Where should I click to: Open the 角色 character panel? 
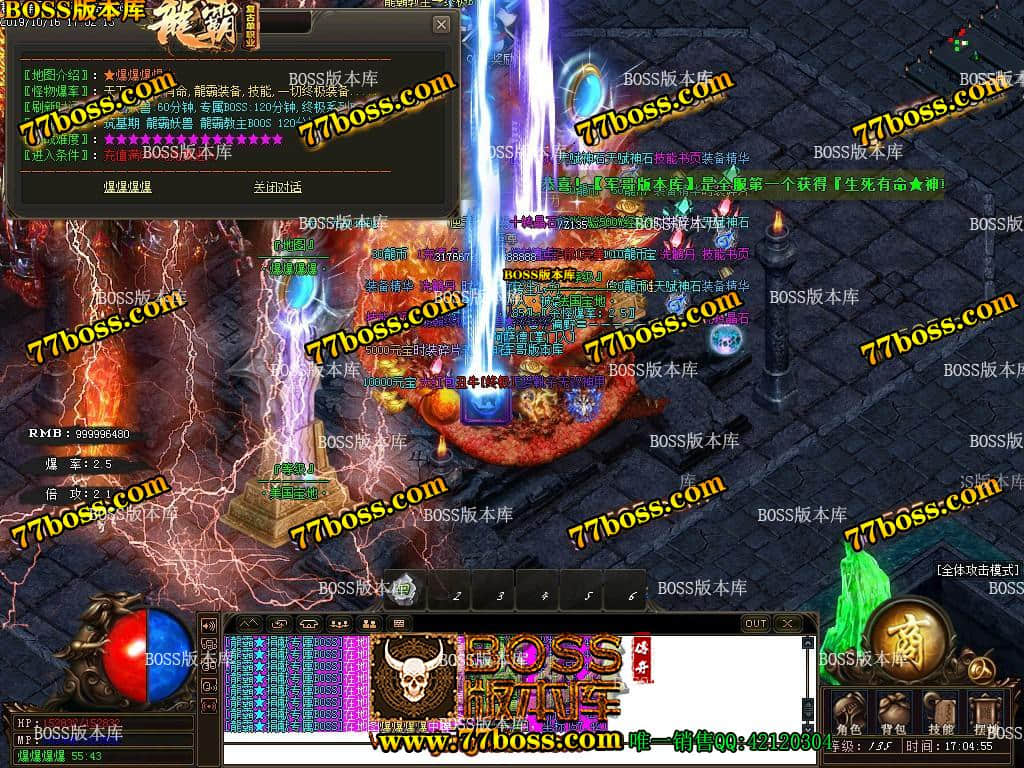click(x=849, y=711)
